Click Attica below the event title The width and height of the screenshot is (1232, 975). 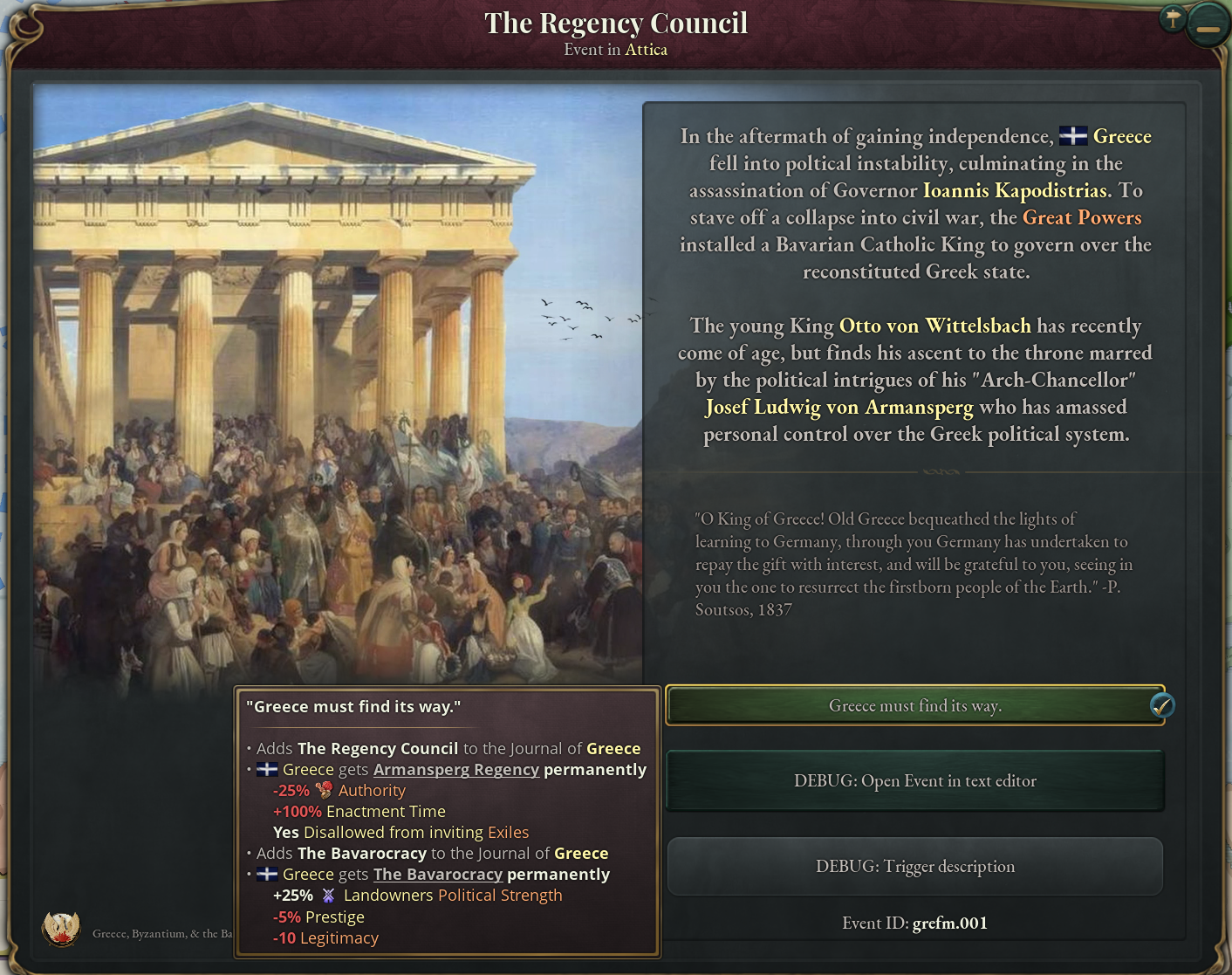click(646, 50)
